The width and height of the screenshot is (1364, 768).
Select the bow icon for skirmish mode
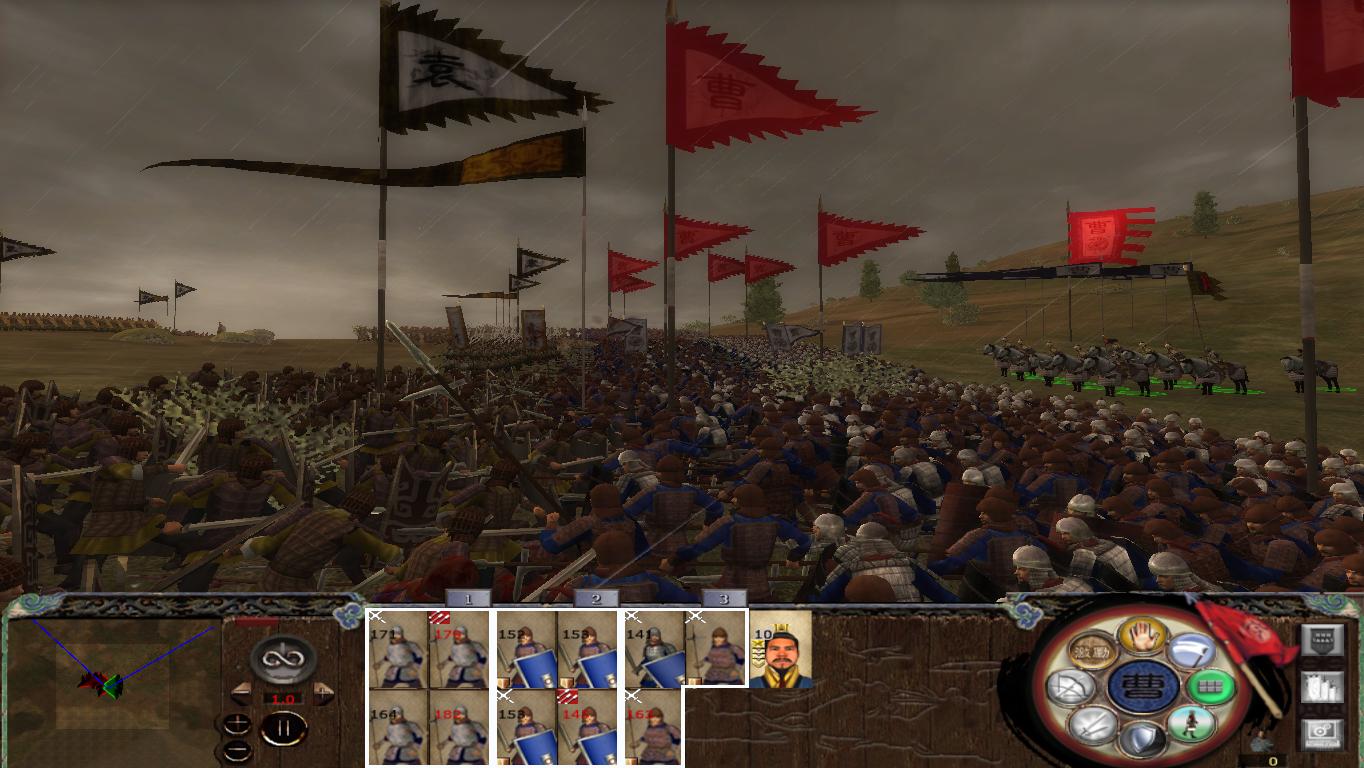coord(1072,685)
